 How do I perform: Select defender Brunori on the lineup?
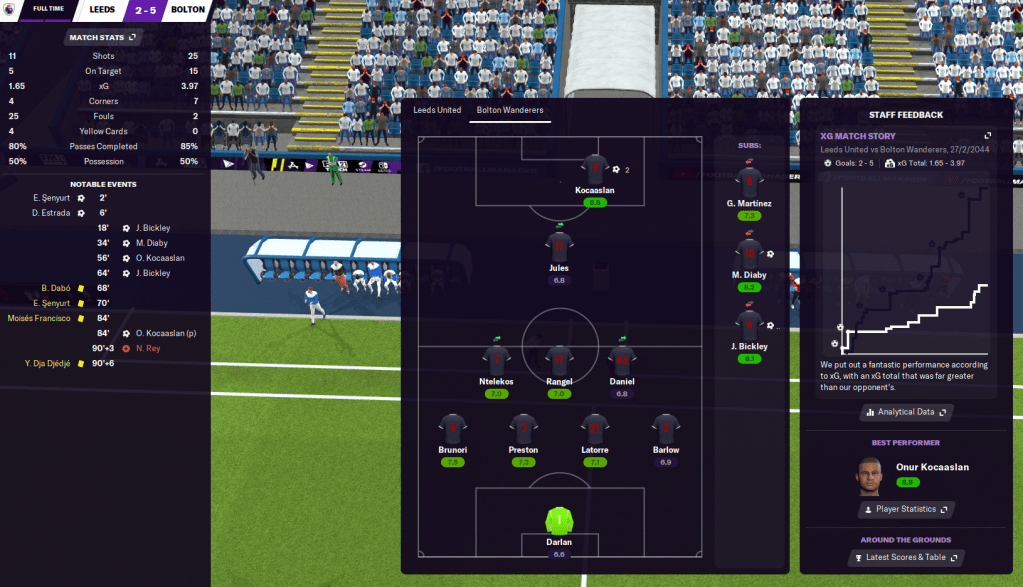(x=453, y=429)
